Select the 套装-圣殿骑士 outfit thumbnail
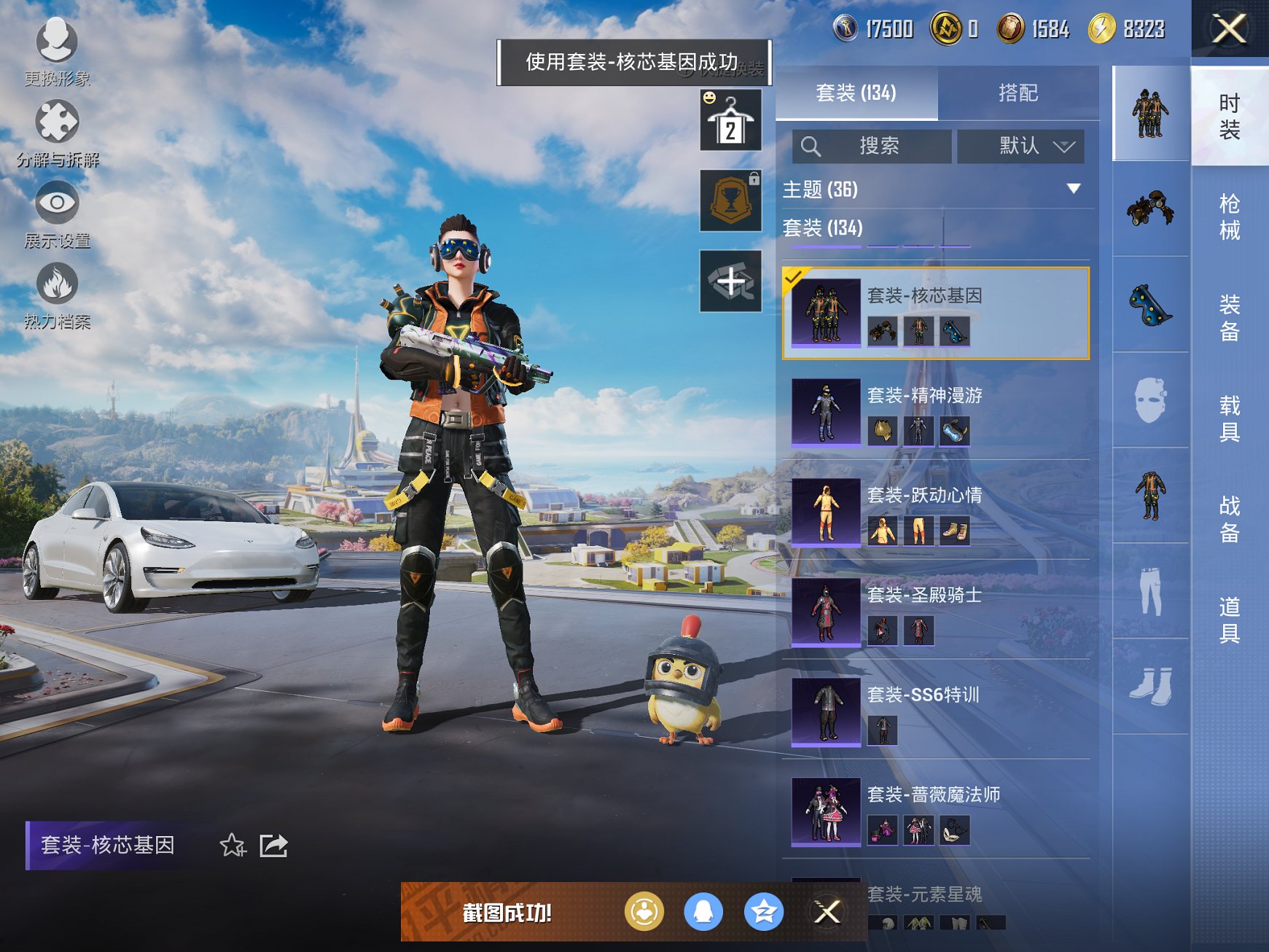 click(x=826, y=612)
